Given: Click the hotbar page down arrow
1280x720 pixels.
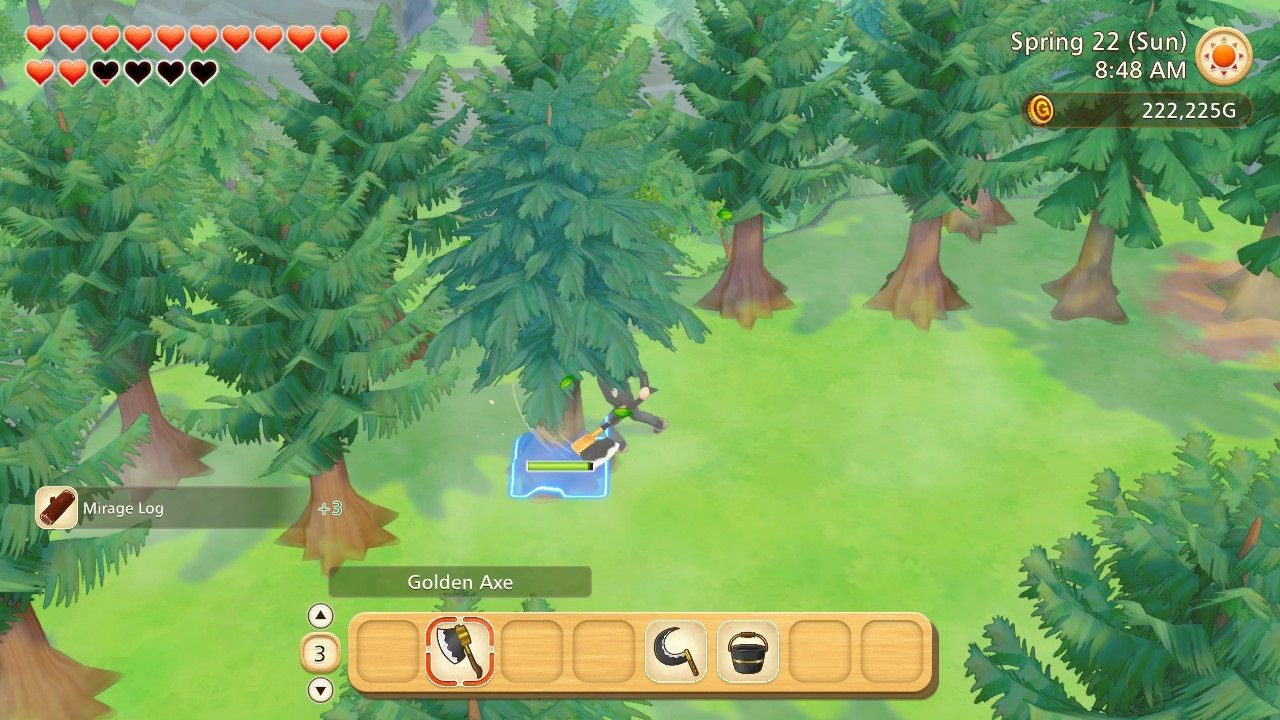Looking at the screenshot, I should (320, 689).
